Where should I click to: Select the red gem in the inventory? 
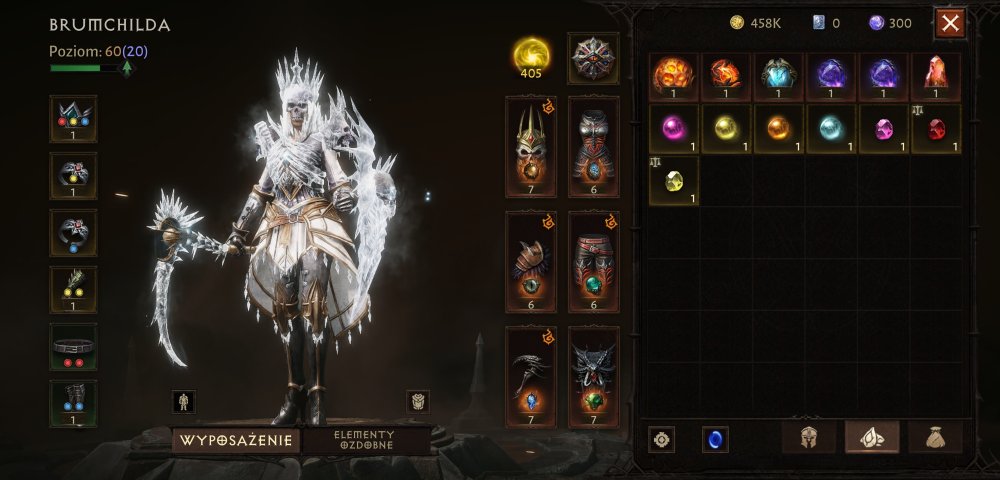pyautogui.click(x=935, y=129)
